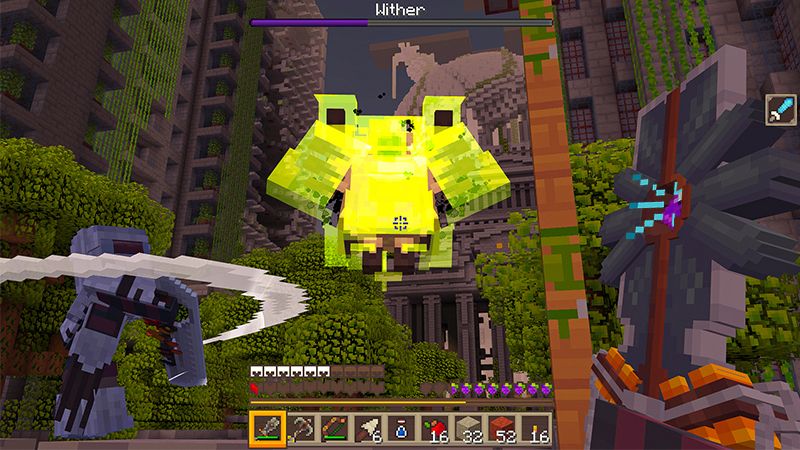
Task: Pick the blue potion bottle slot
Action: pos(401,430)
